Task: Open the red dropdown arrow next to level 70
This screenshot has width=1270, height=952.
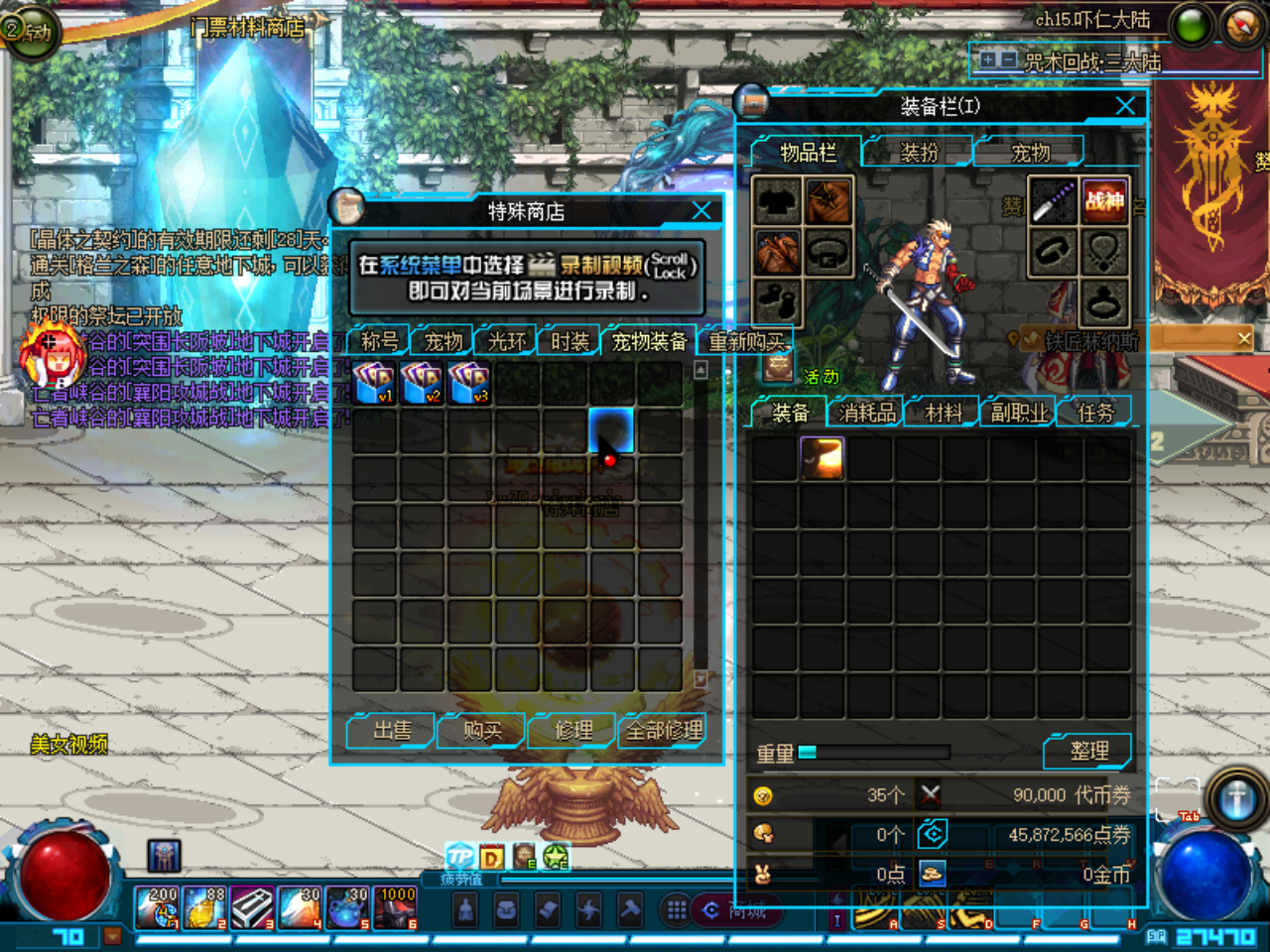Action: pyautogui.click(x=112, y=936)
